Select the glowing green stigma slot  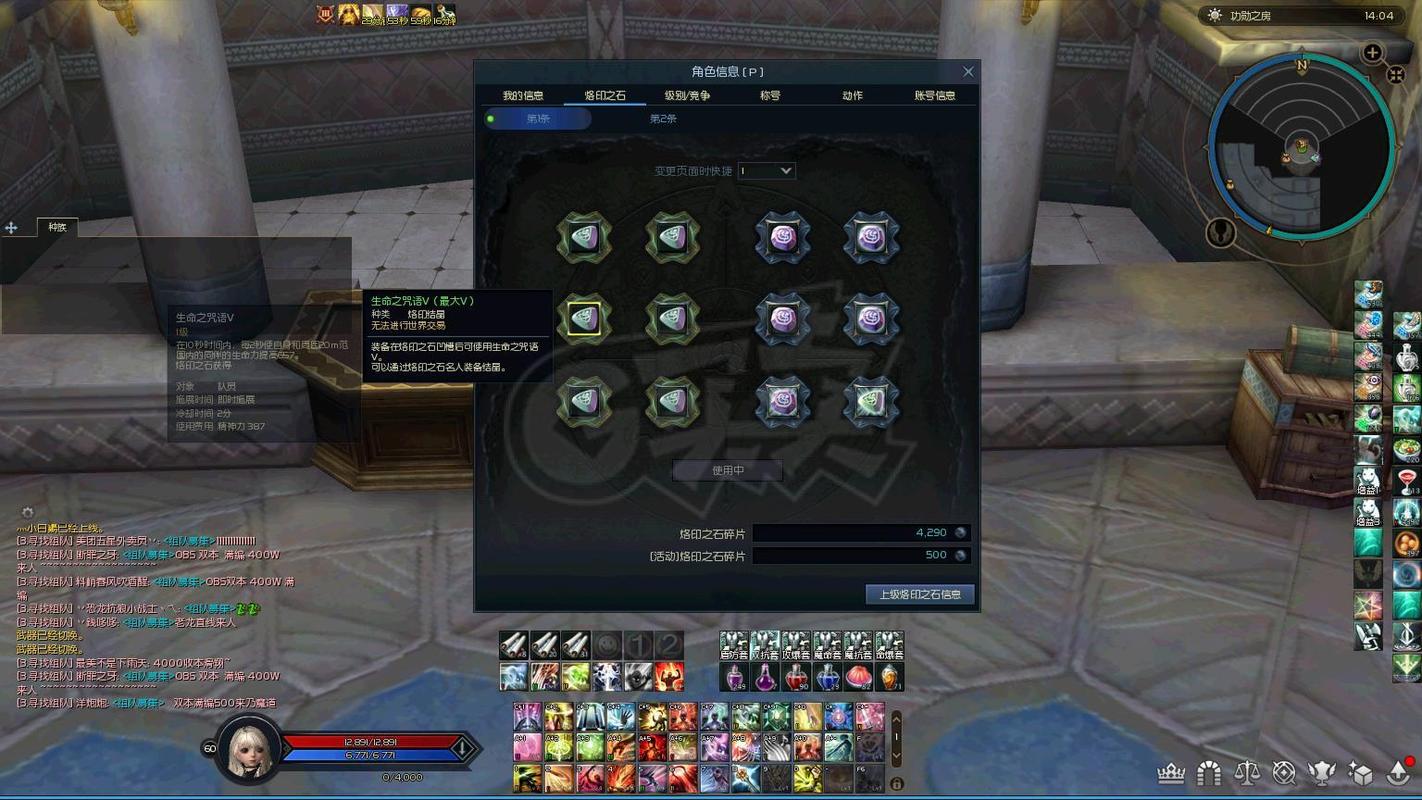871,401
